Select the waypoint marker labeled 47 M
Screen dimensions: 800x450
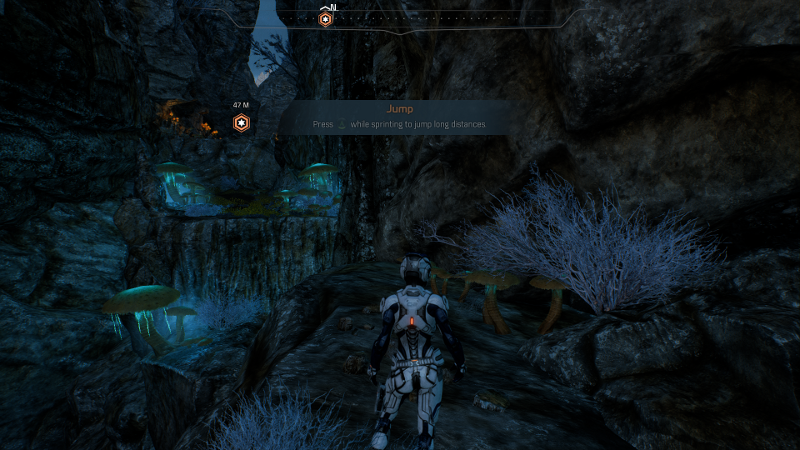[241, 123]
